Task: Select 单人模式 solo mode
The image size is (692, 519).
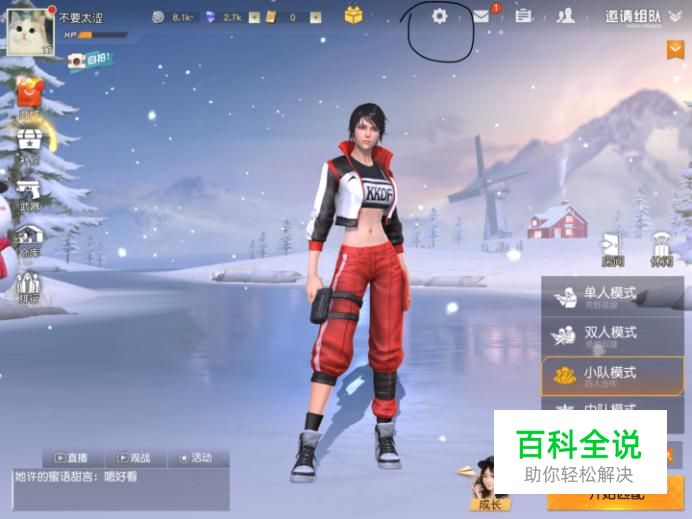Action: coord(603,297)
